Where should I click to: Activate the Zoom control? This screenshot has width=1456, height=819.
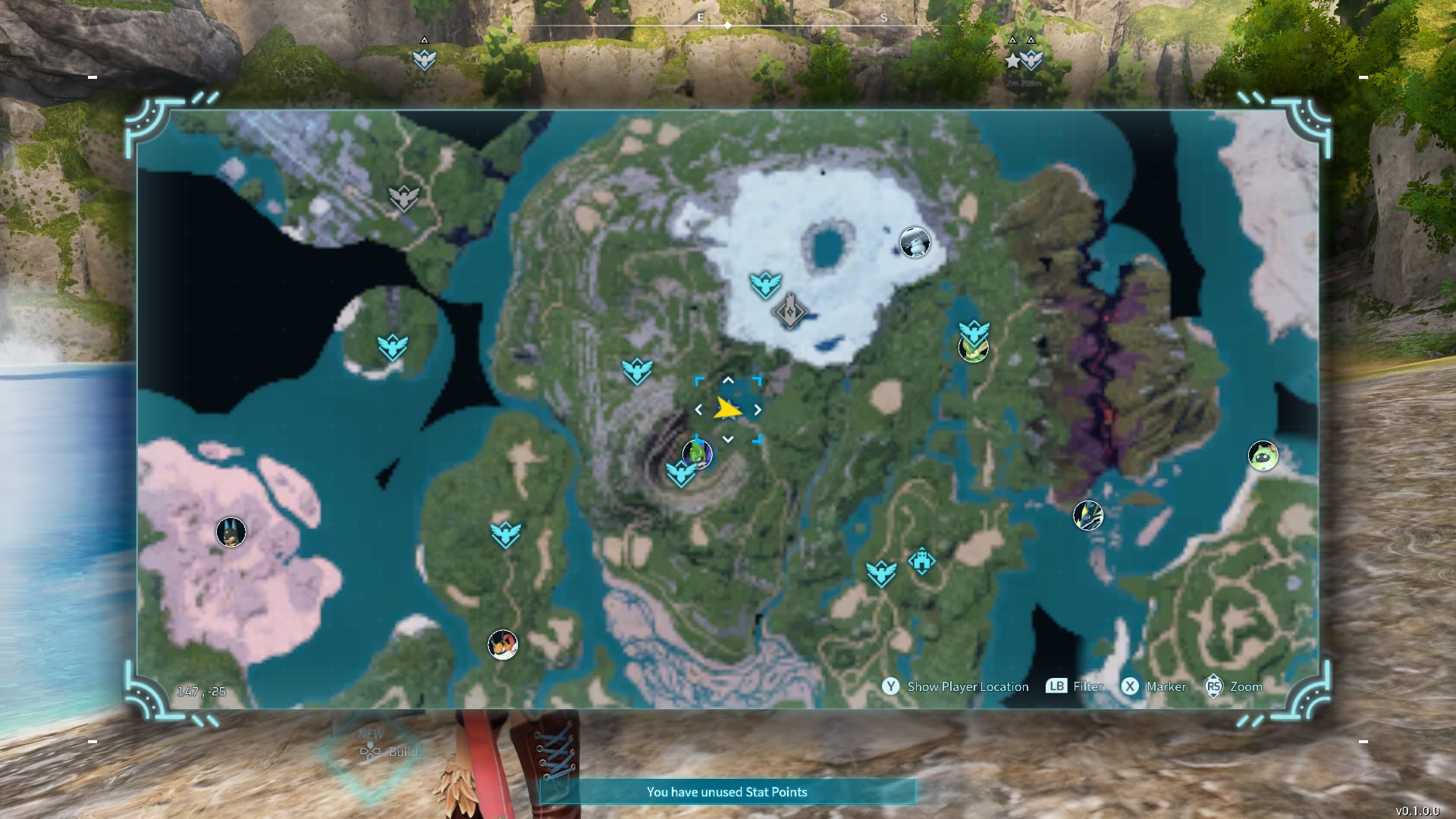pyautogui.click(x=1232, y=686)
